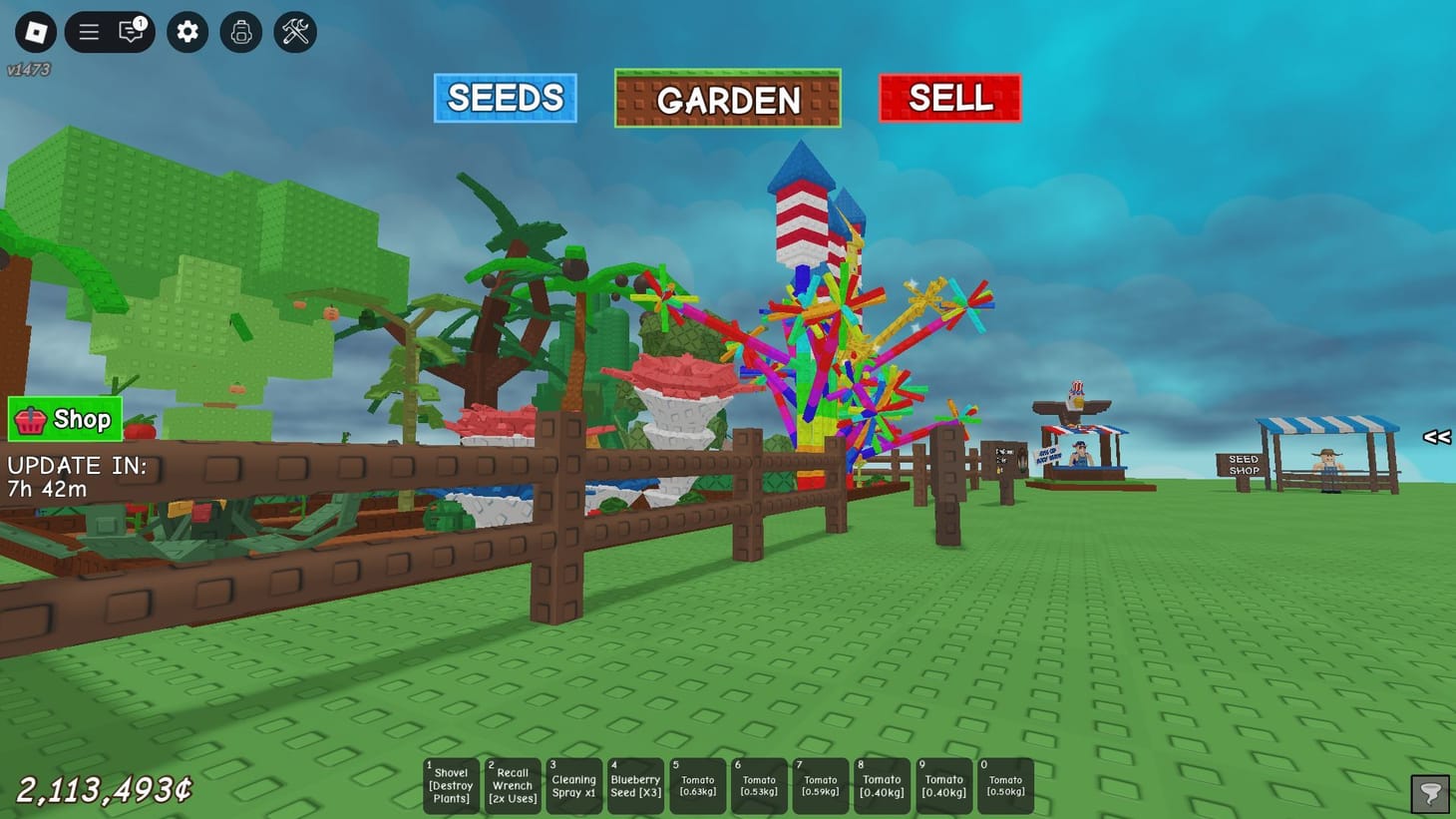Equip the Shovel in hotbar slot 1
This screenshot has width=1456, height=819.
(x=450, y=785)
